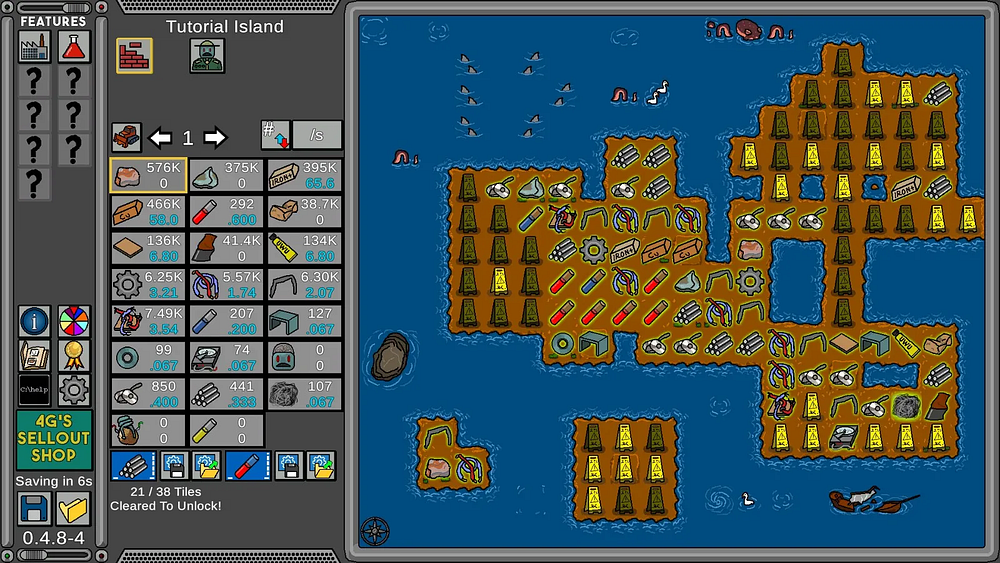This screenshot has height=563, width=1000.
Task: Visit 4G's Sellout Shop
Action: click(x=53, y=440)
